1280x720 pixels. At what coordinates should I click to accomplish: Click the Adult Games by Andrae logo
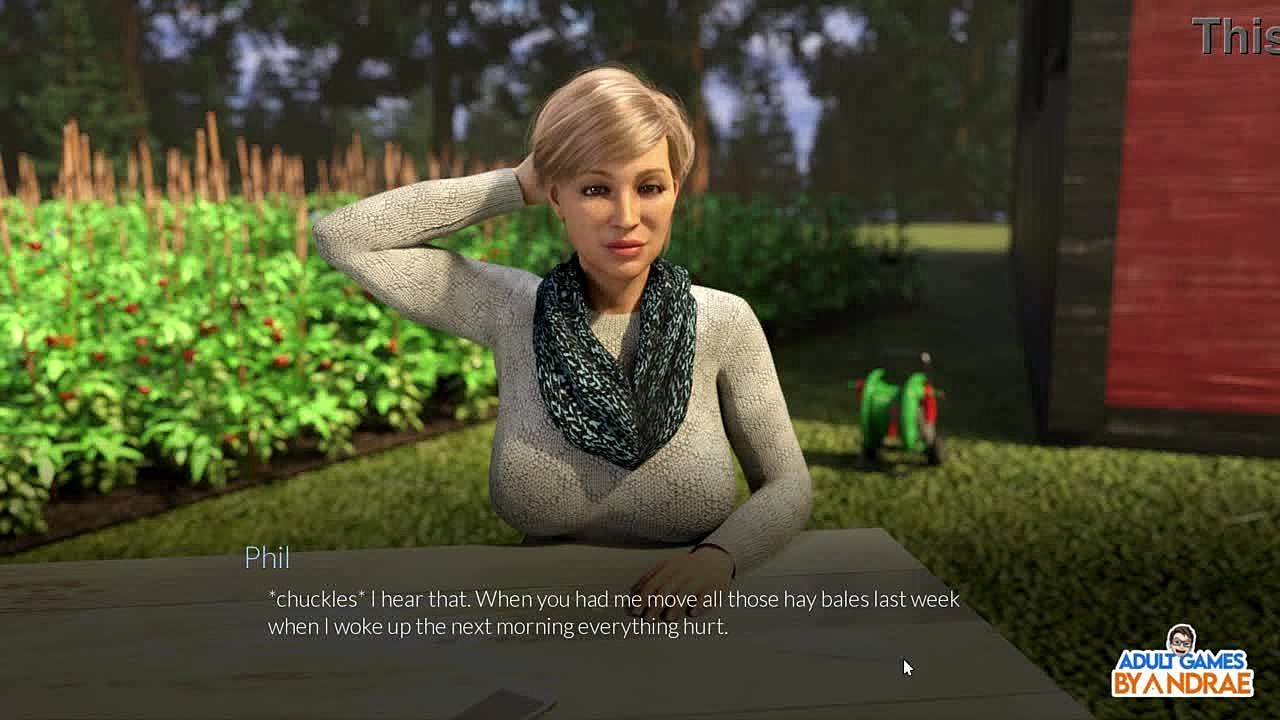pos(1182,664)
